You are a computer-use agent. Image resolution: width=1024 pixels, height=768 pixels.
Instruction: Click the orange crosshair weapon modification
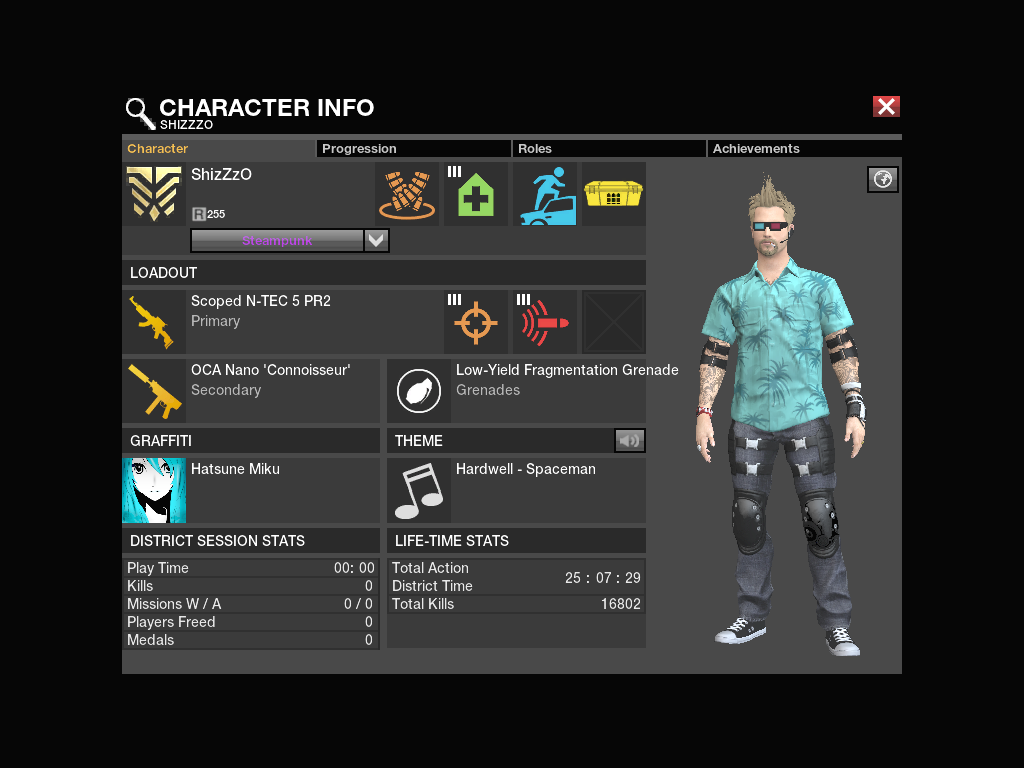pos(476,322)
